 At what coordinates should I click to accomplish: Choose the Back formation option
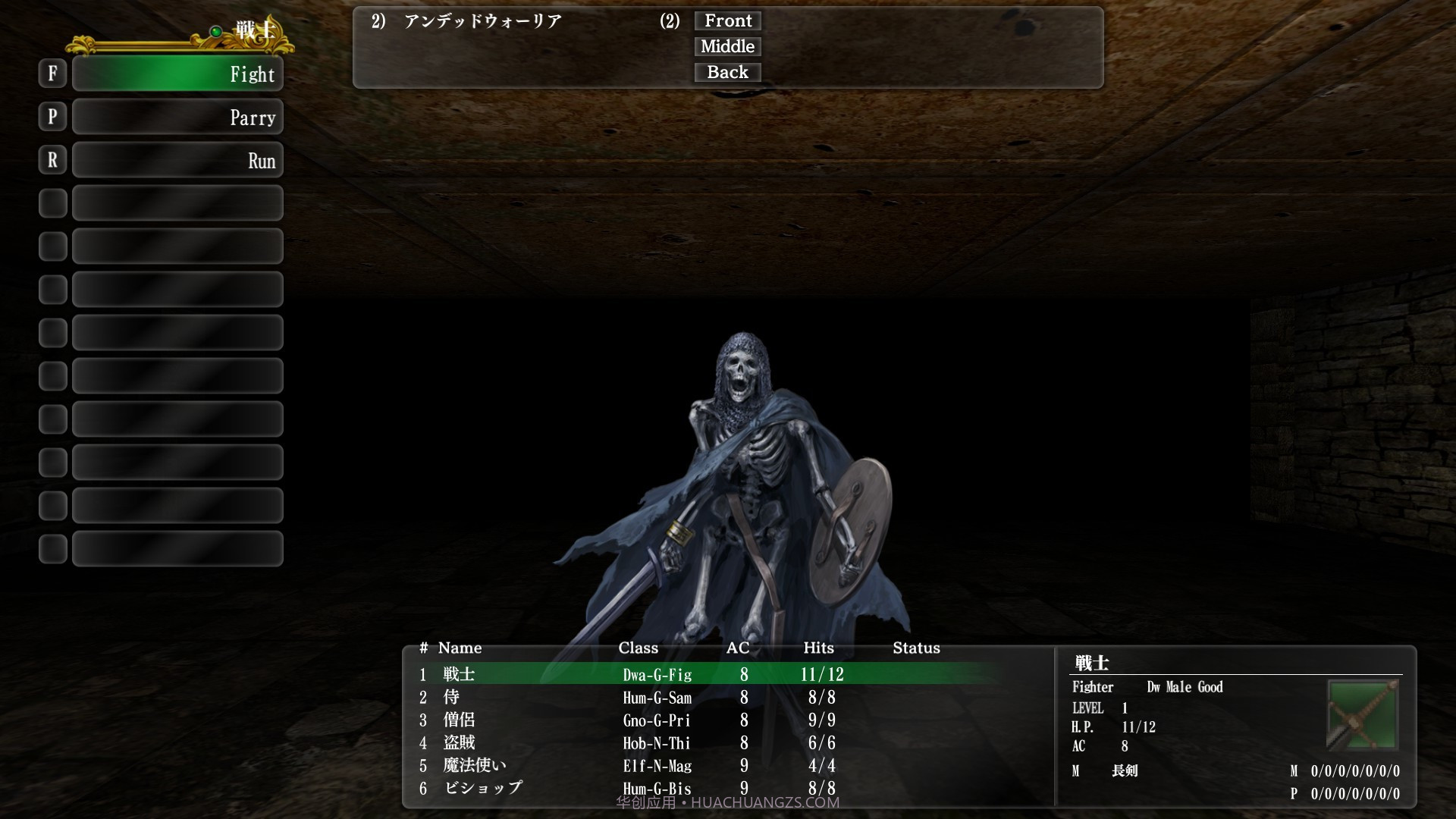click(x=727, y=72)
